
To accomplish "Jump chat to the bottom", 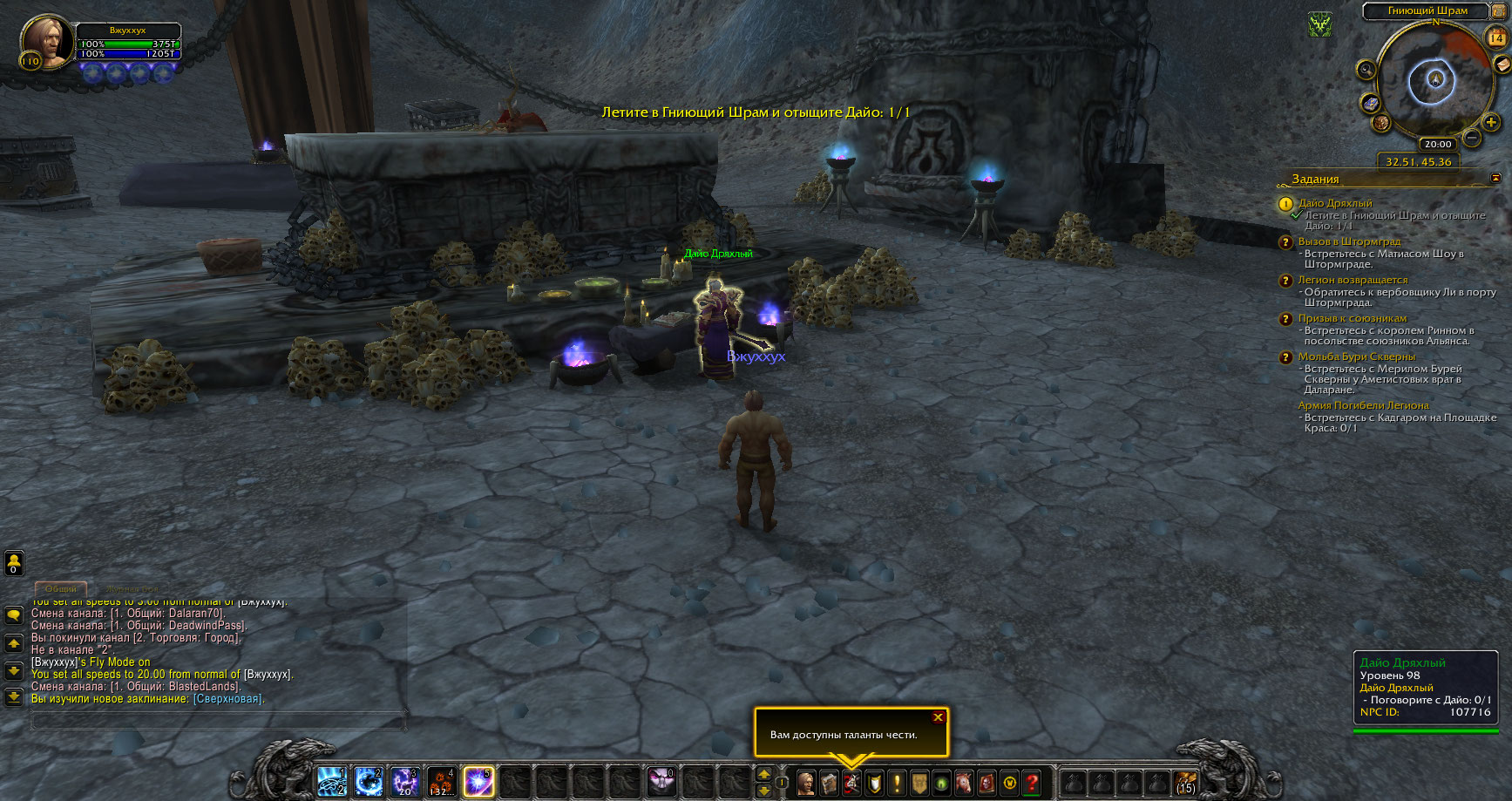I will [14, 696].
